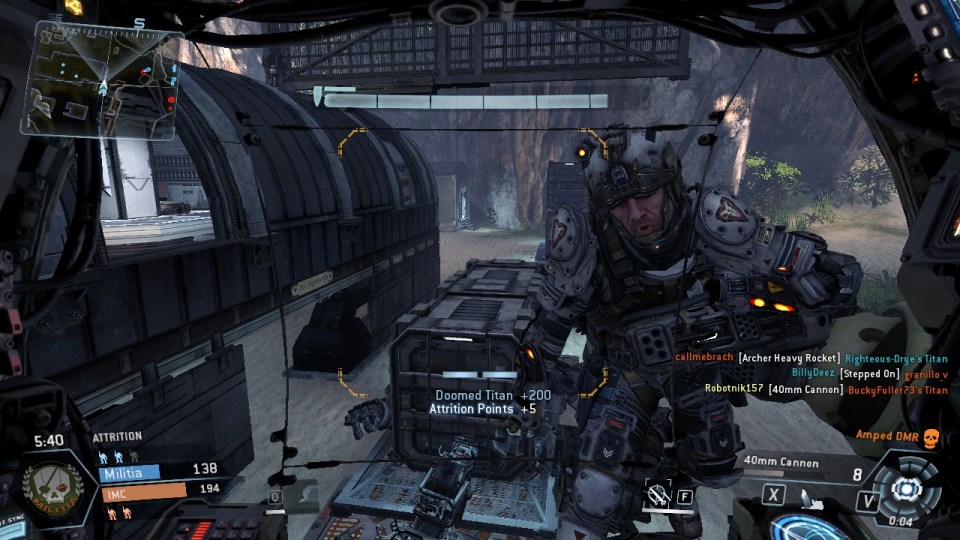The height and width of the screenshot is (540, 960).
Task: Click the orange IMC titan status icons
Action: 116,513
